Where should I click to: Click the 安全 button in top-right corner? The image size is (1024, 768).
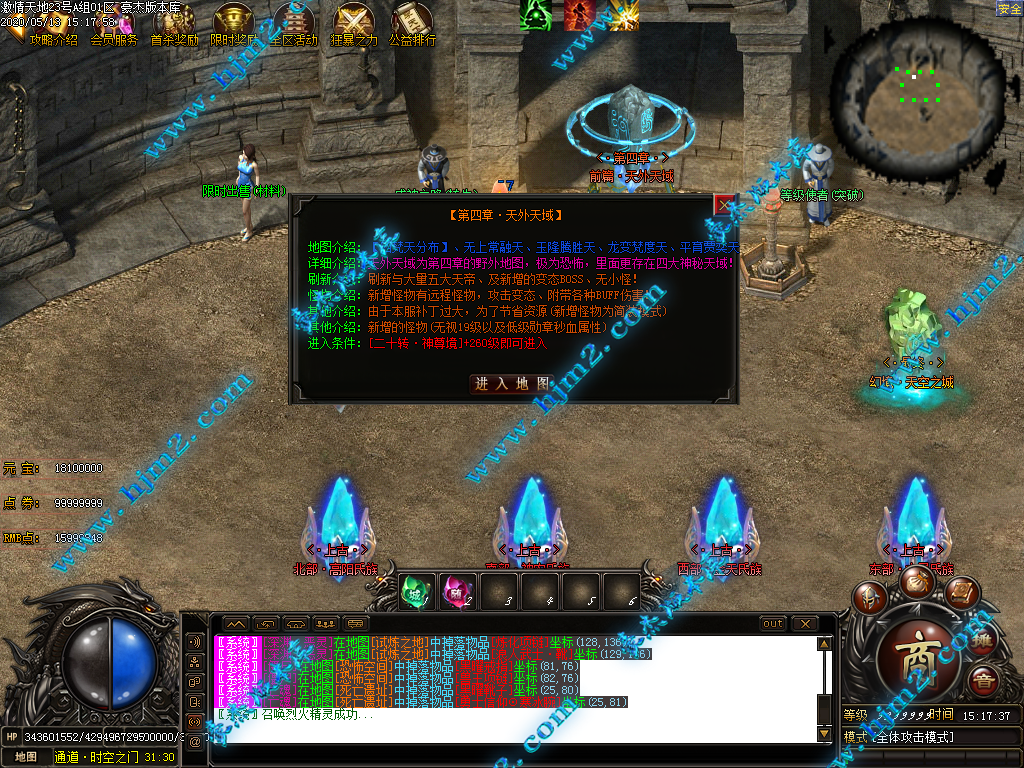(x=1009, y=8)
